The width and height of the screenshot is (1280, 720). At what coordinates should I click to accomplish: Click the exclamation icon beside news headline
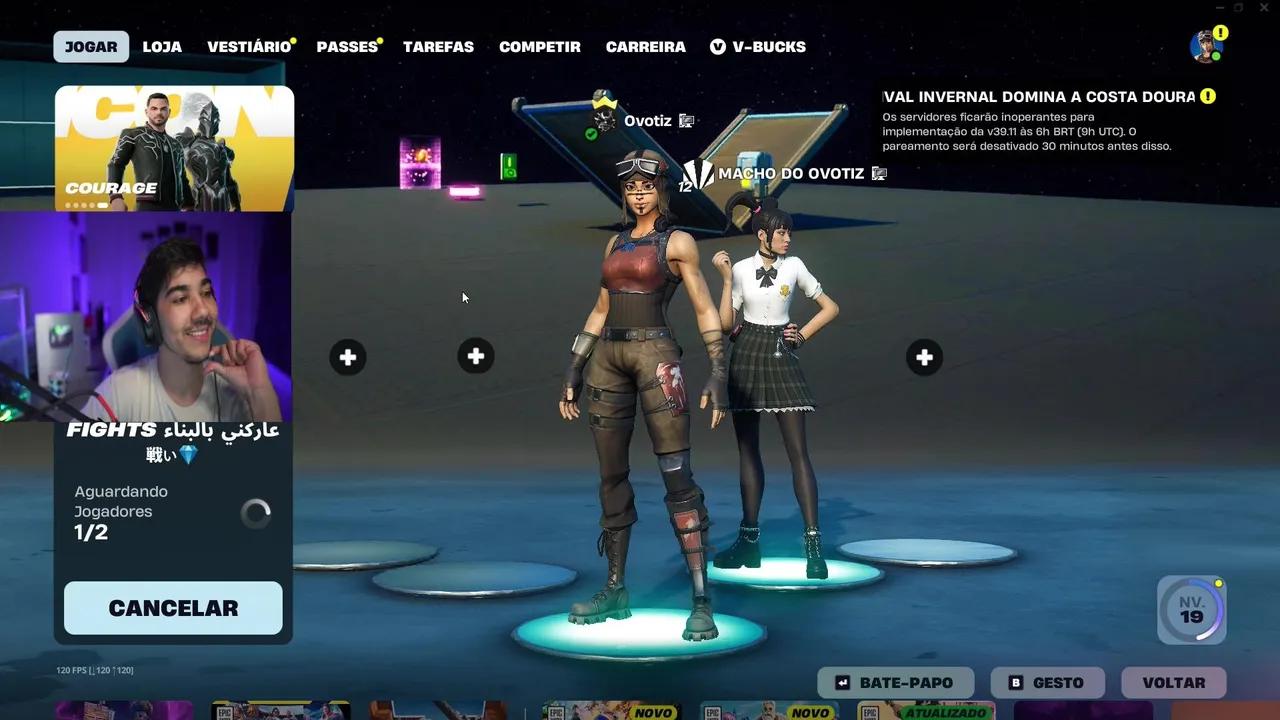click(1209, 97)
